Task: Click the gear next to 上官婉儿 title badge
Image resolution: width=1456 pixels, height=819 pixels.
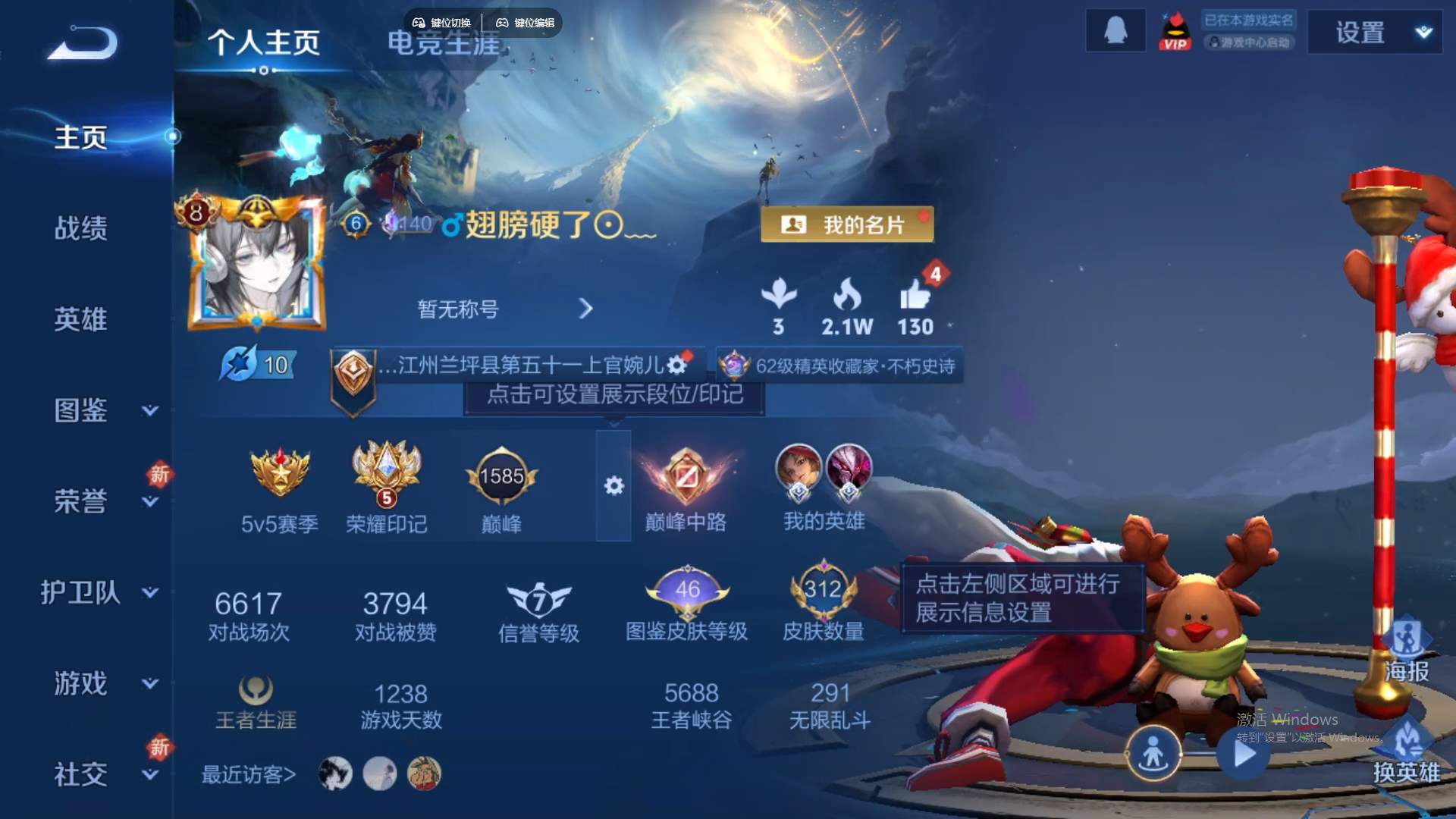Action: (x=677, y=365)
